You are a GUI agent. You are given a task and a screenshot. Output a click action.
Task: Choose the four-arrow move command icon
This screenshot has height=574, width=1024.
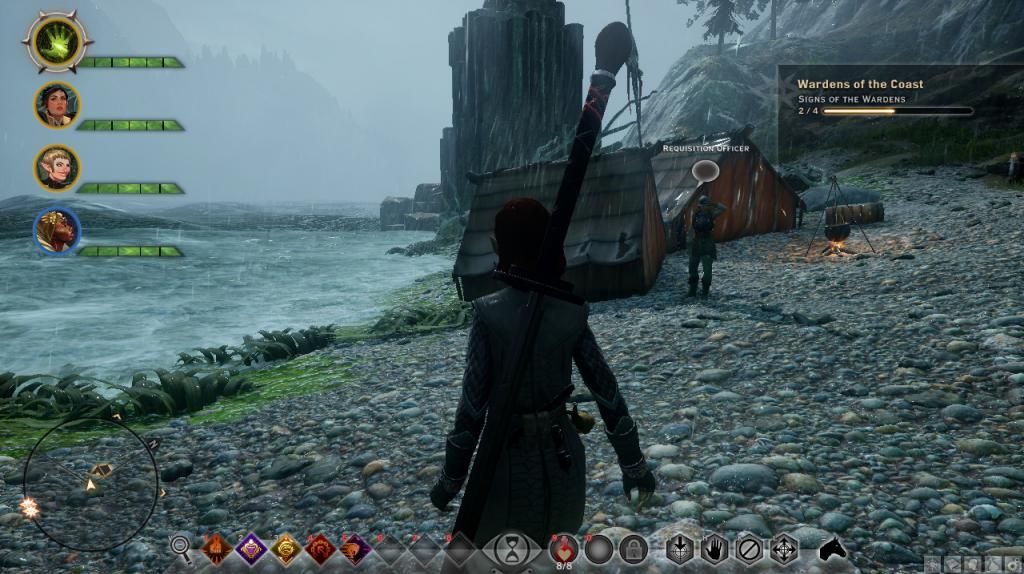pyautogui.click(x=784, y=548)
